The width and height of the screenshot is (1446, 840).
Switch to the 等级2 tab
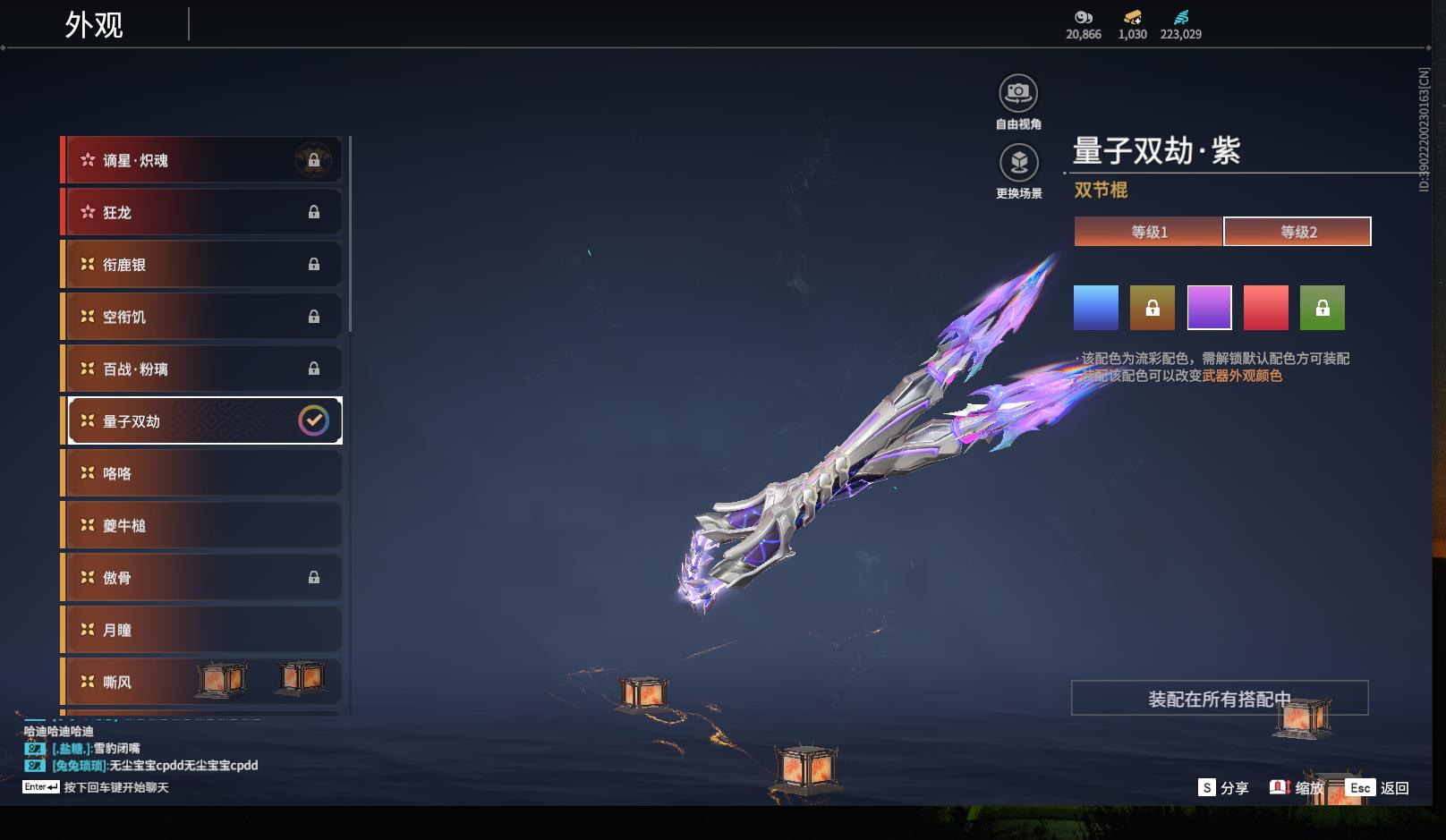(1297, 232)
